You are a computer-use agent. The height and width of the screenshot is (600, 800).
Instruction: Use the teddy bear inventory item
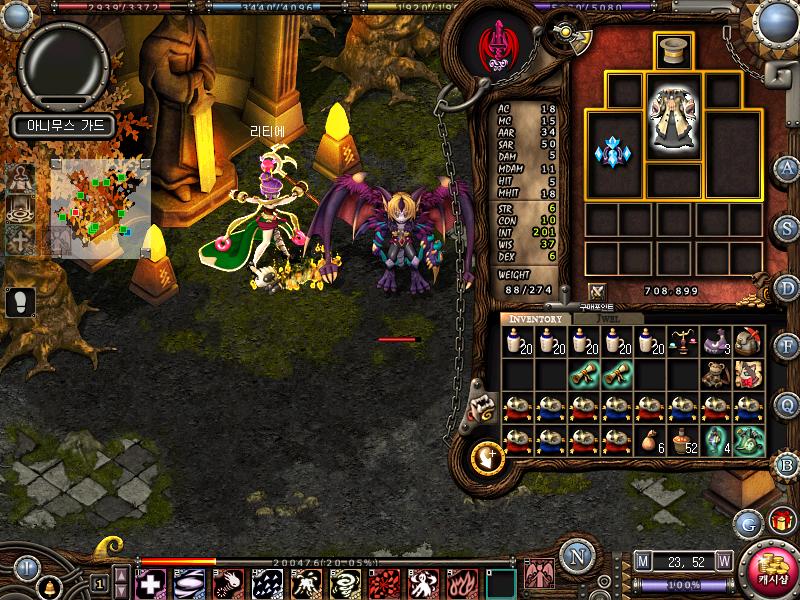click(714, 374)
